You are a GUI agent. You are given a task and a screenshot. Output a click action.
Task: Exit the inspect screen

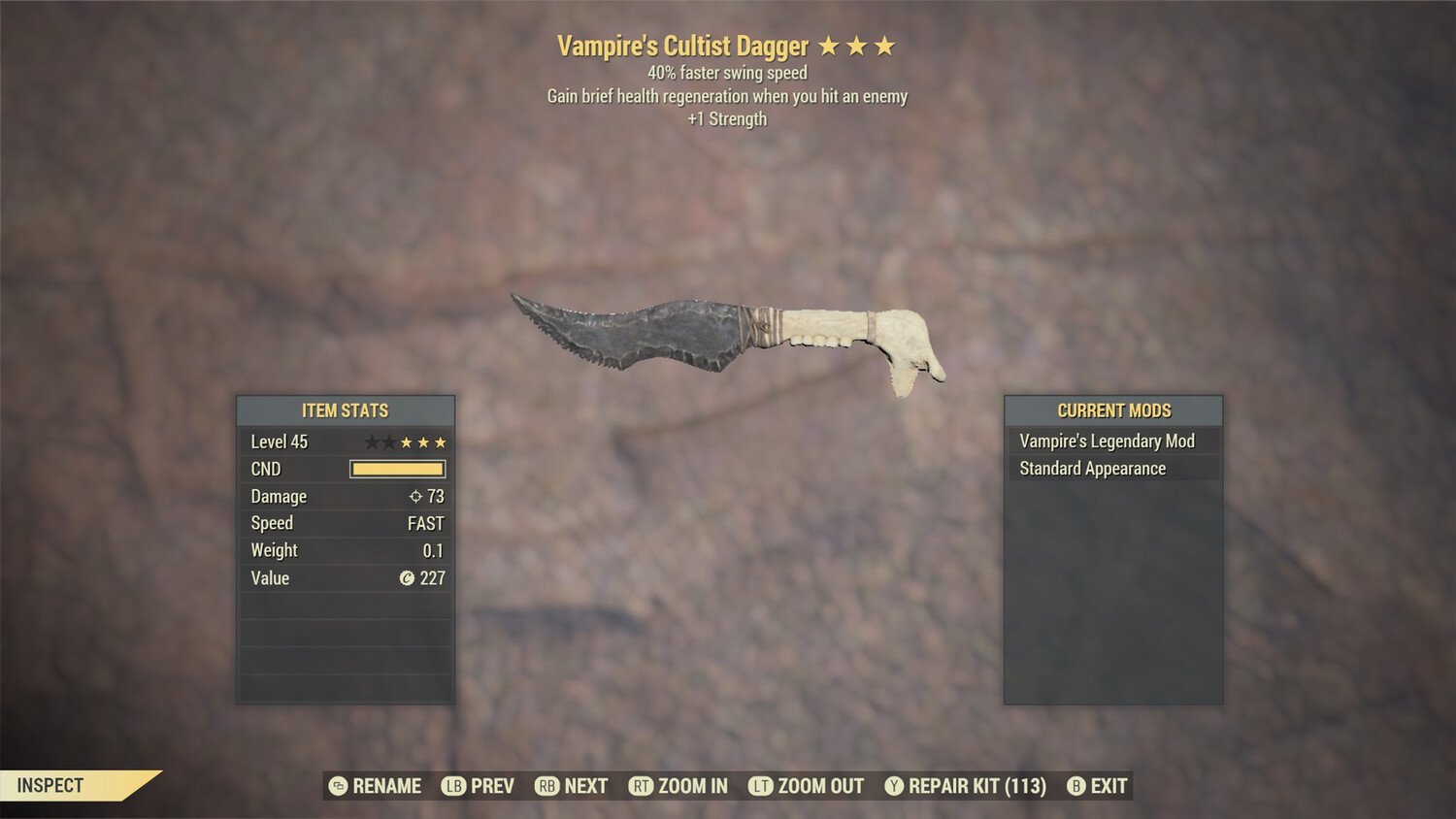point(1098,786)
